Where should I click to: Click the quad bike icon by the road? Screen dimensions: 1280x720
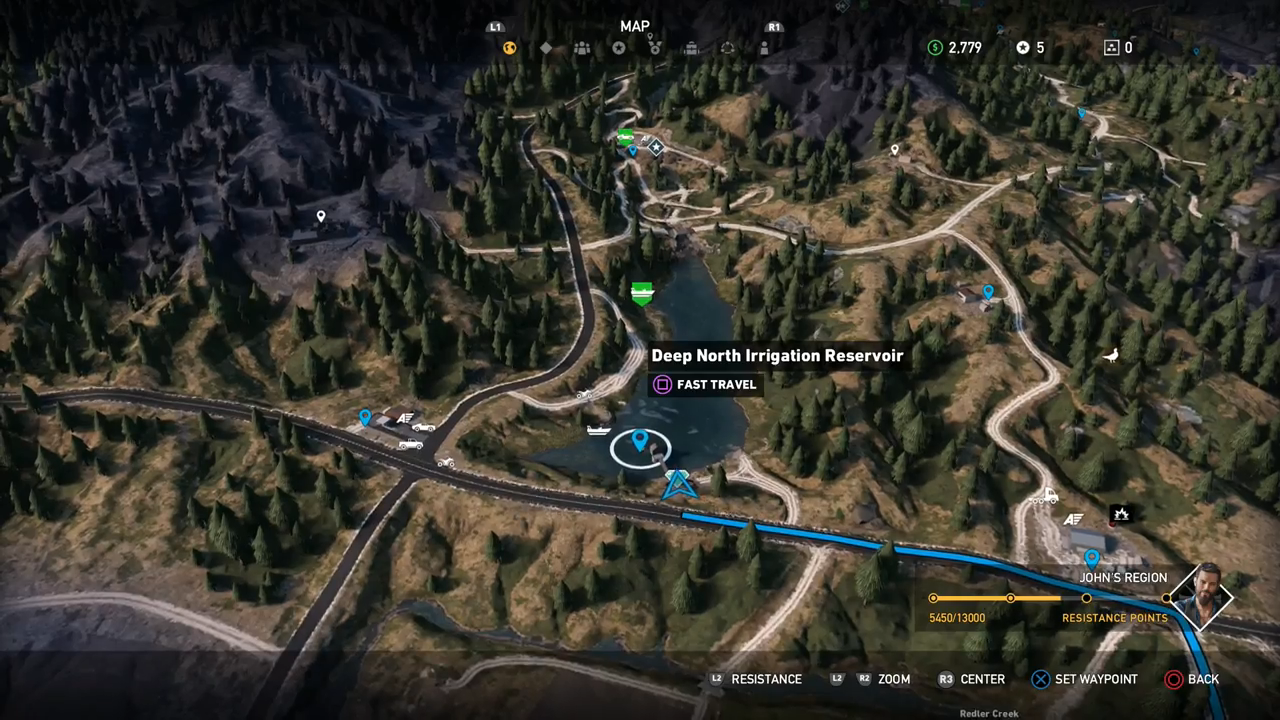click(x=445, y=462)
